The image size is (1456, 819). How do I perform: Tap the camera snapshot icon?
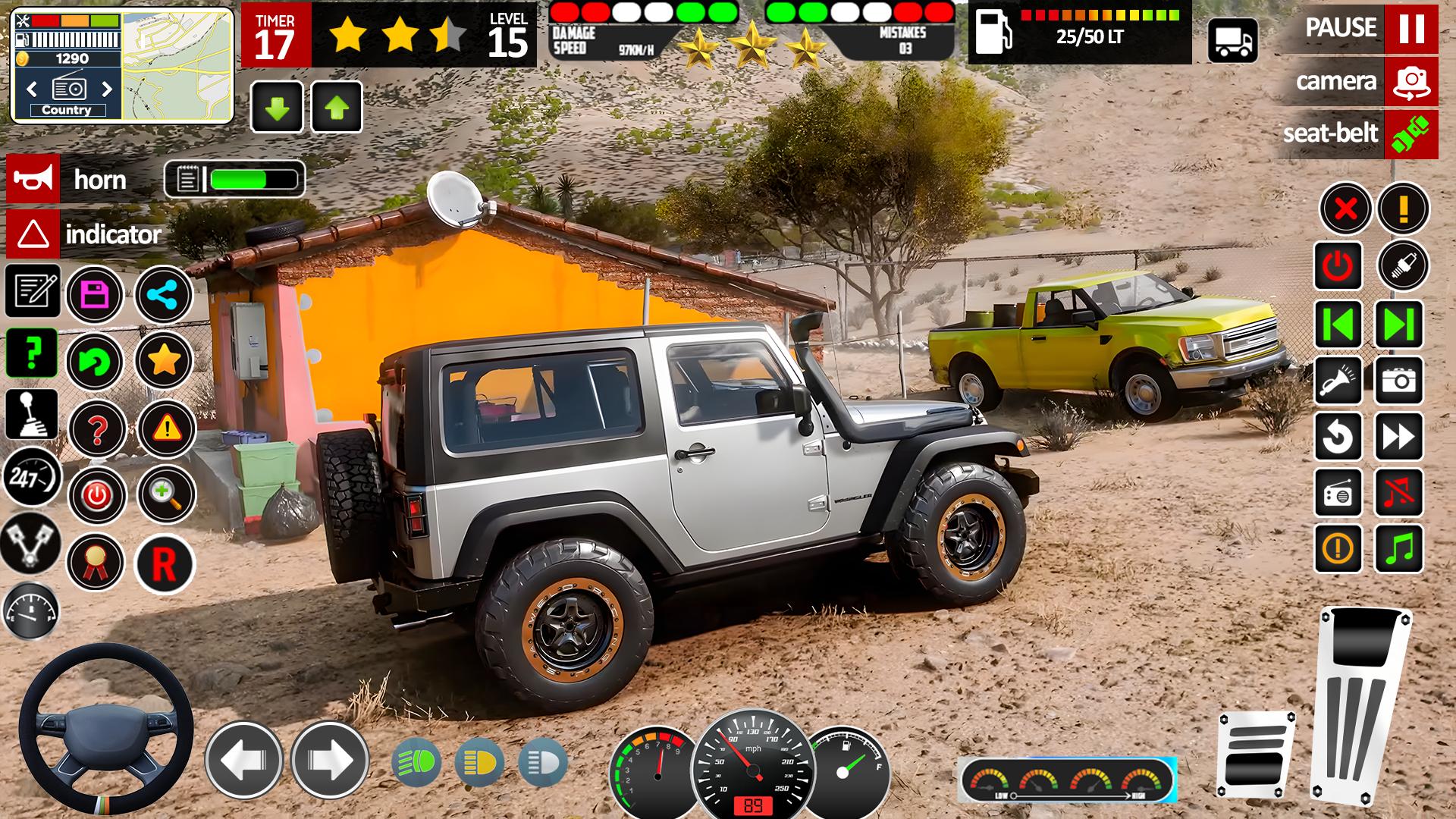tap(1399, 379)
